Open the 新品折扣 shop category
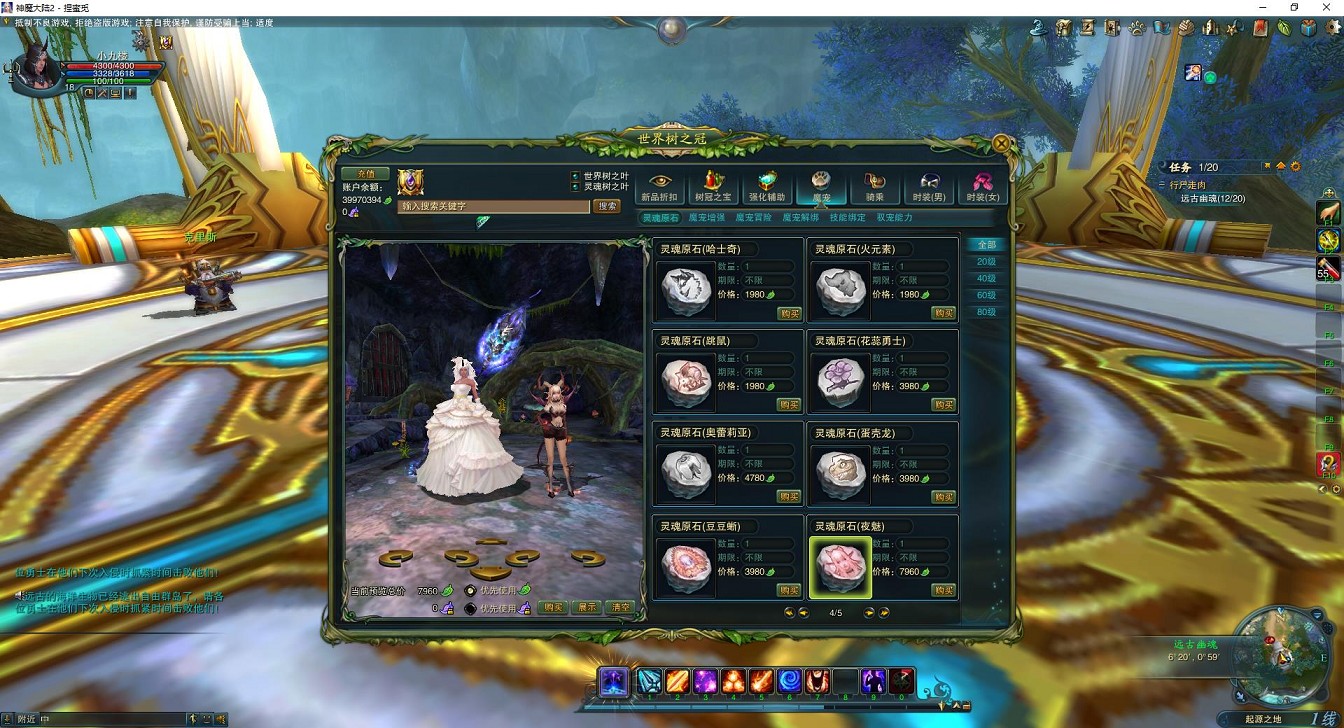The height and width of the screenshot is (728, 1344). (658, 186)
